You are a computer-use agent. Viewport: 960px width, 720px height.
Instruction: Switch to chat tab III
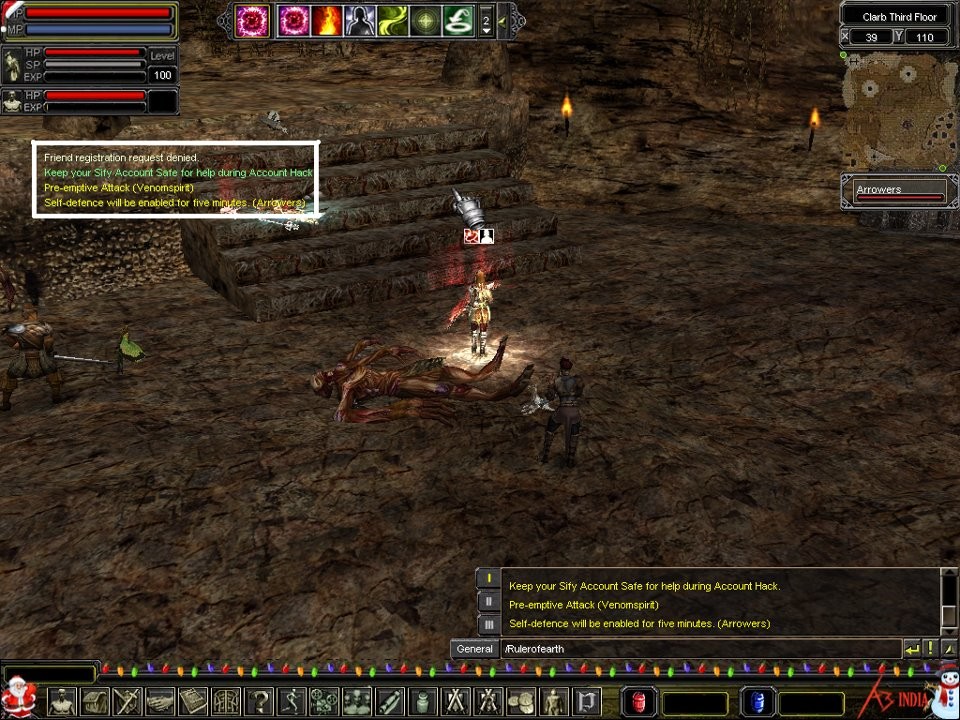[488, 624]
